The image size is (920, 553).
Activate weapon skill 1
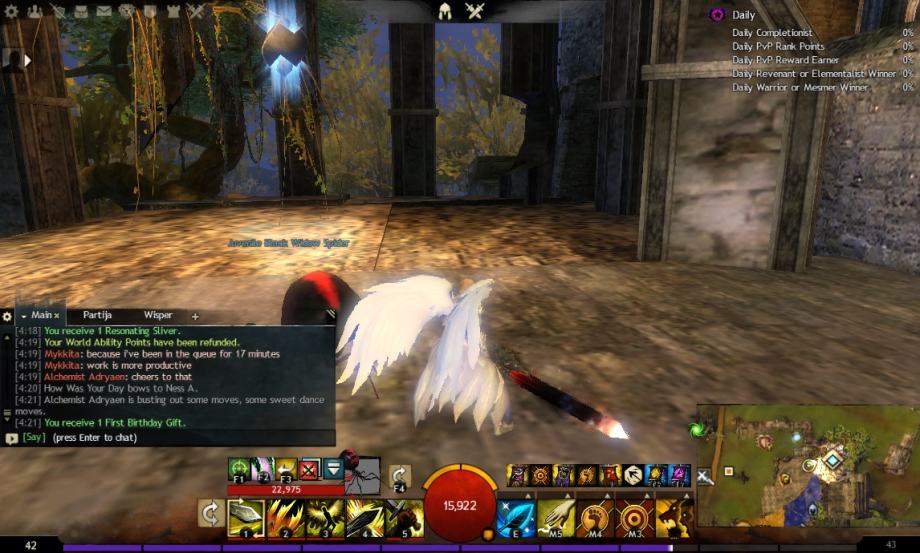tap(245, 518)
